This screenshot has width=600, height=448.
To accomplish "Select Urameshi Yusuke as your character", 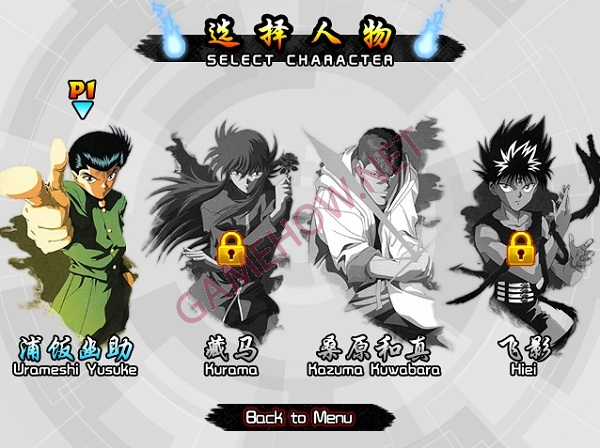I will point(77,240).
